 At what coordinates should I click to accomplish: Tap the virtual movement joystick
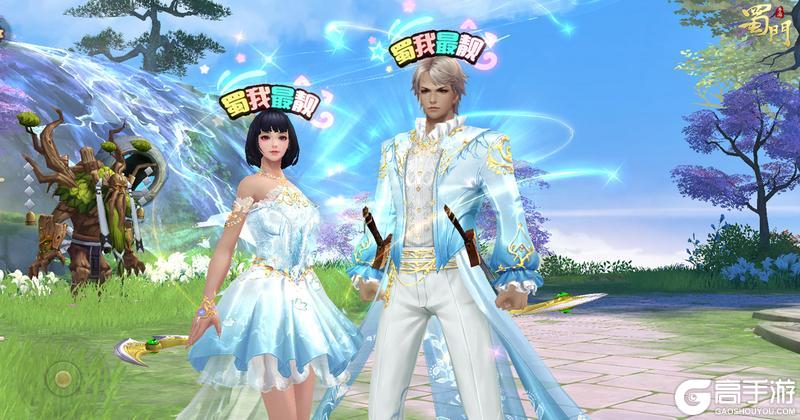pyautogui.click(x=64, y=378)
